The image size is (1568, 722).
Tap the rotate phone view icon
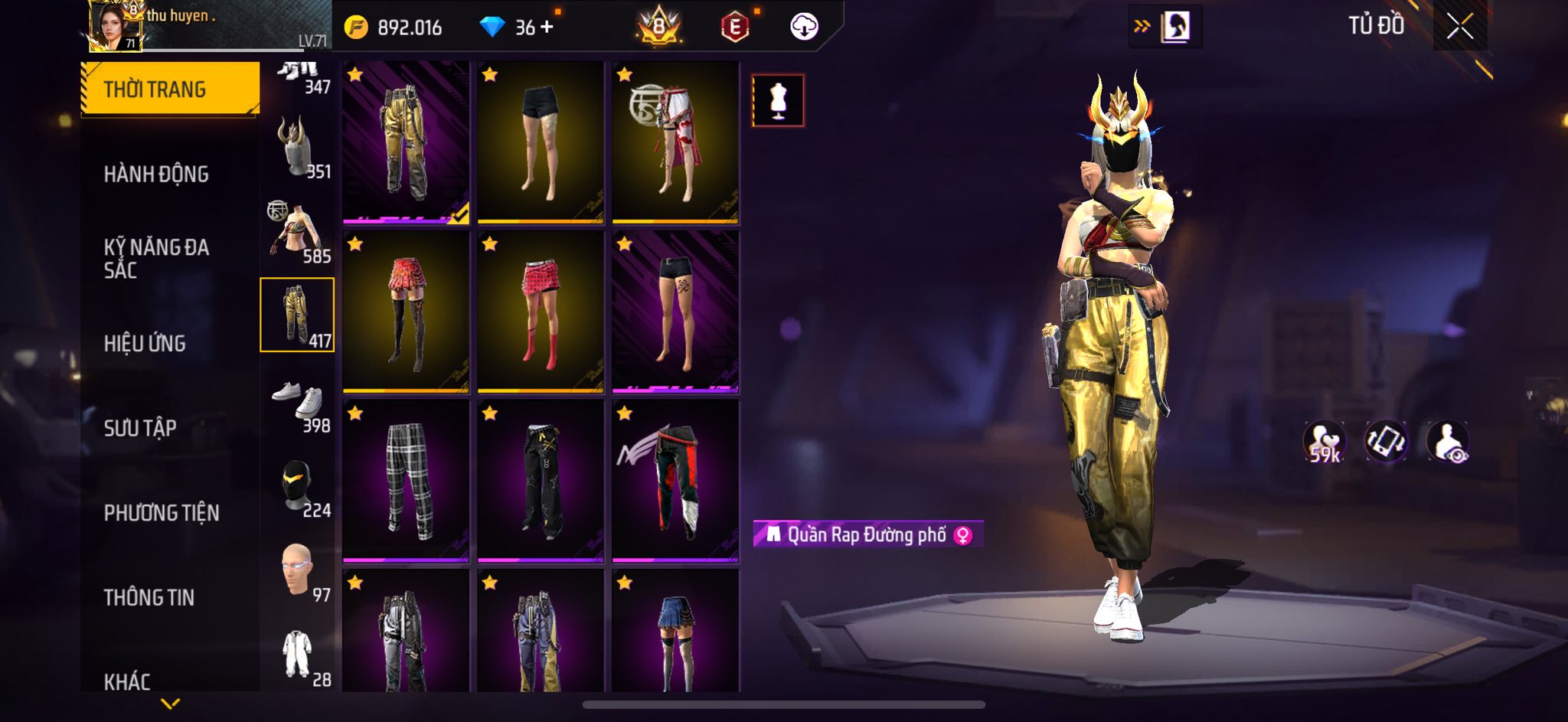[1386, 442]
